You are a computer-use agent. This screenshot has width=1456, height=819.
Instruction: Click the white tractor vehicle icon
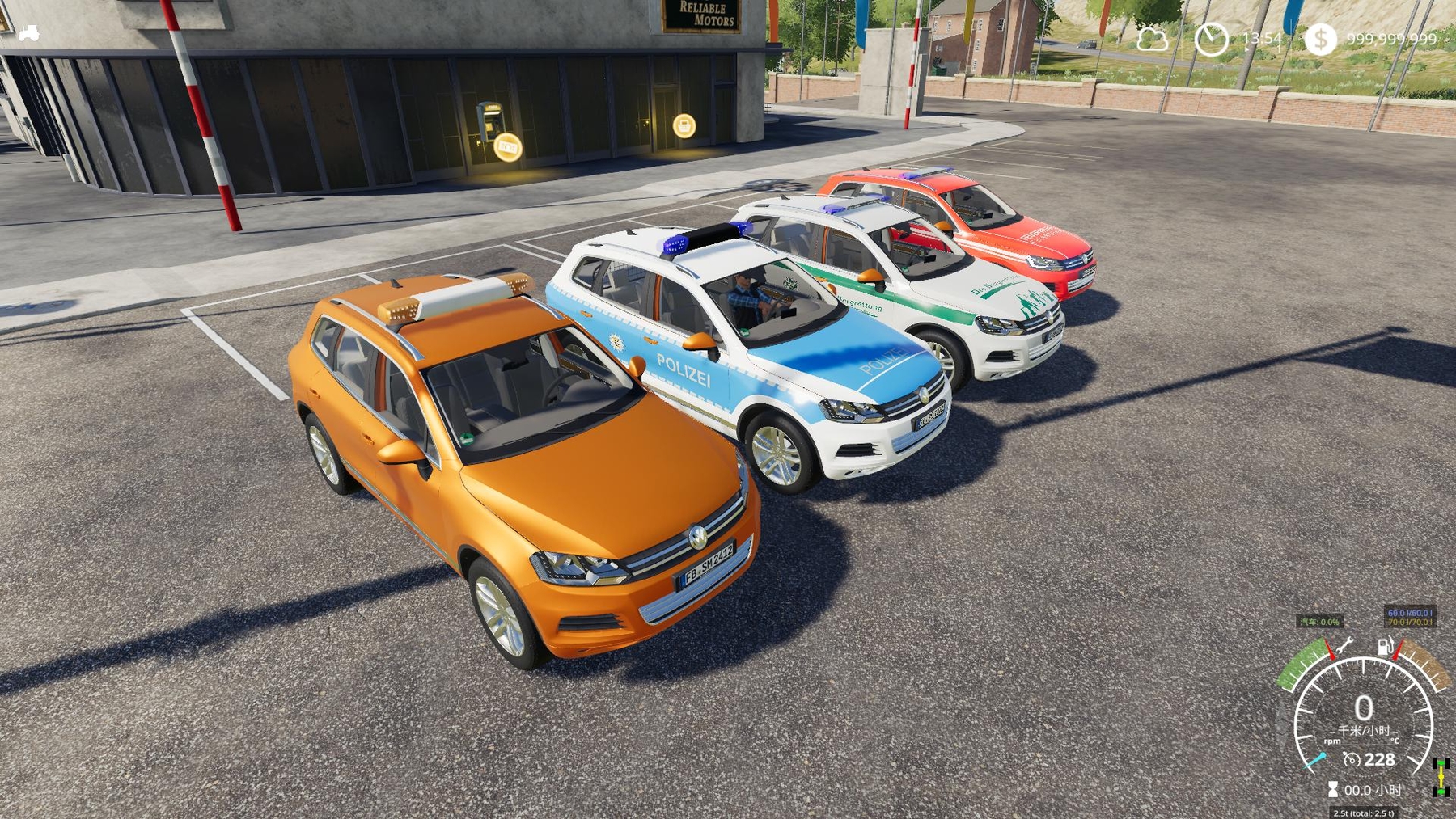(29, 33)
